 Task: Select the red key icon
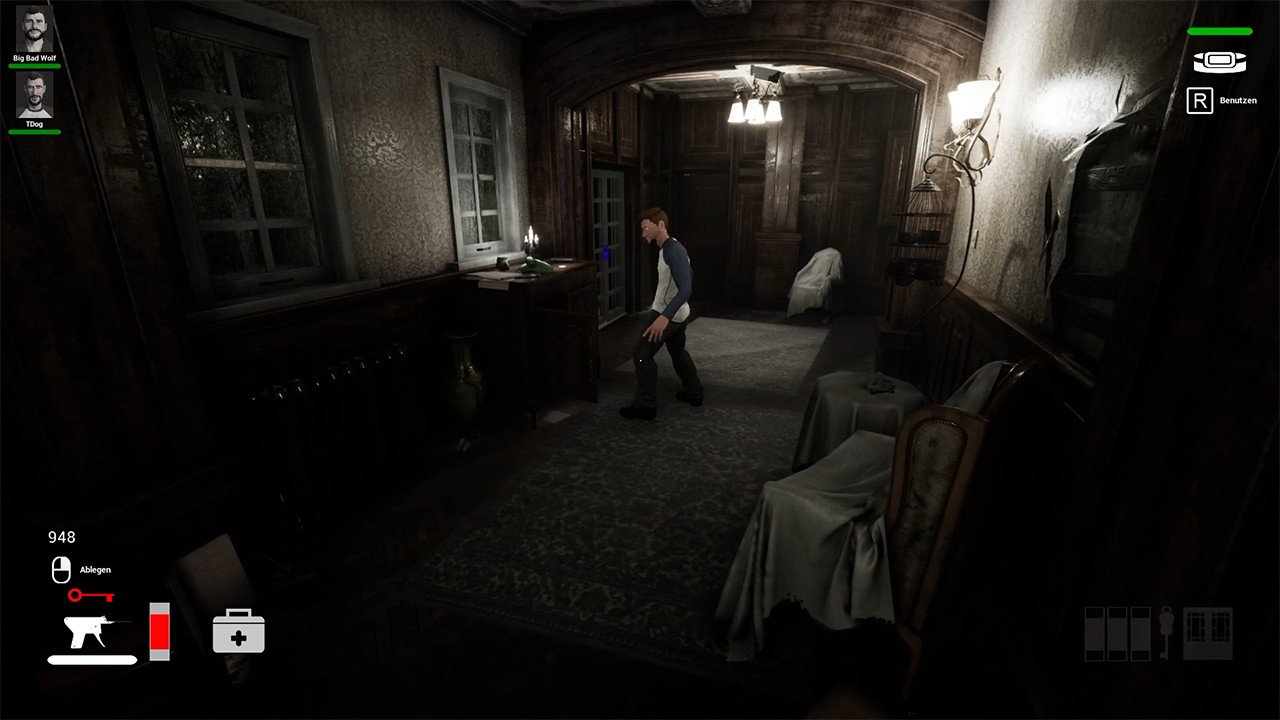pyautogui.click(x=90, y=596)
